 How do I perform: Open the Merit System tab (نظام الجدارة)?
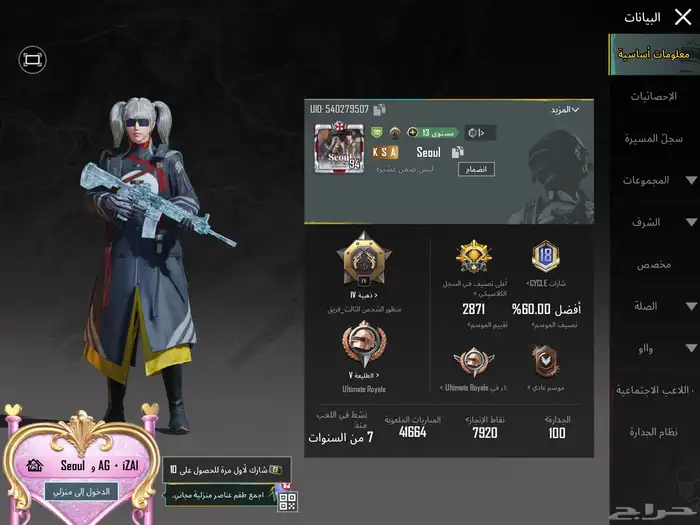click(x=653, y=431)
